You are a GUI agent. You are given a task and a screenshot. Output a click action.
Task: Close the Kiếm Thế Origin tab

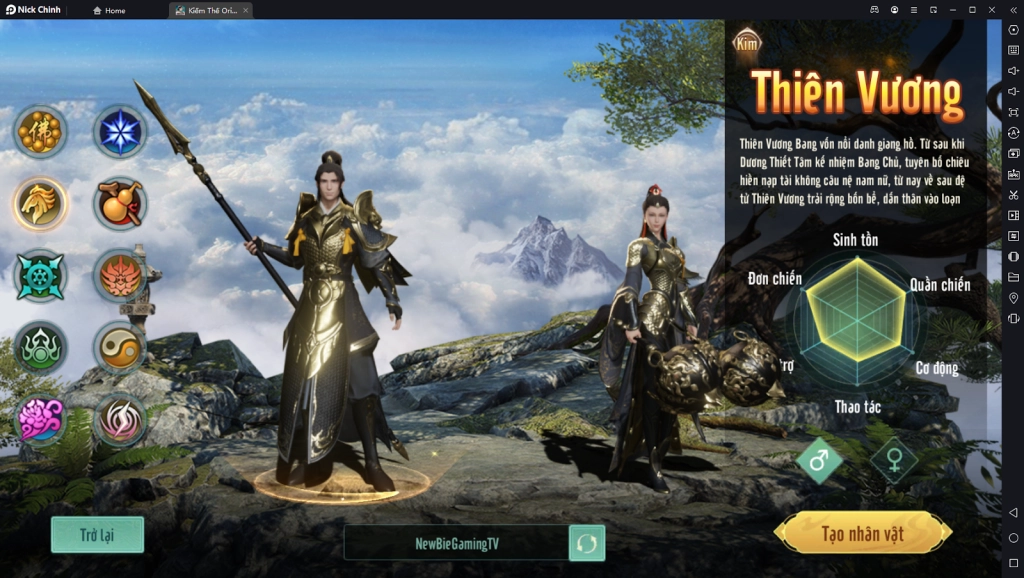point(246,10)
